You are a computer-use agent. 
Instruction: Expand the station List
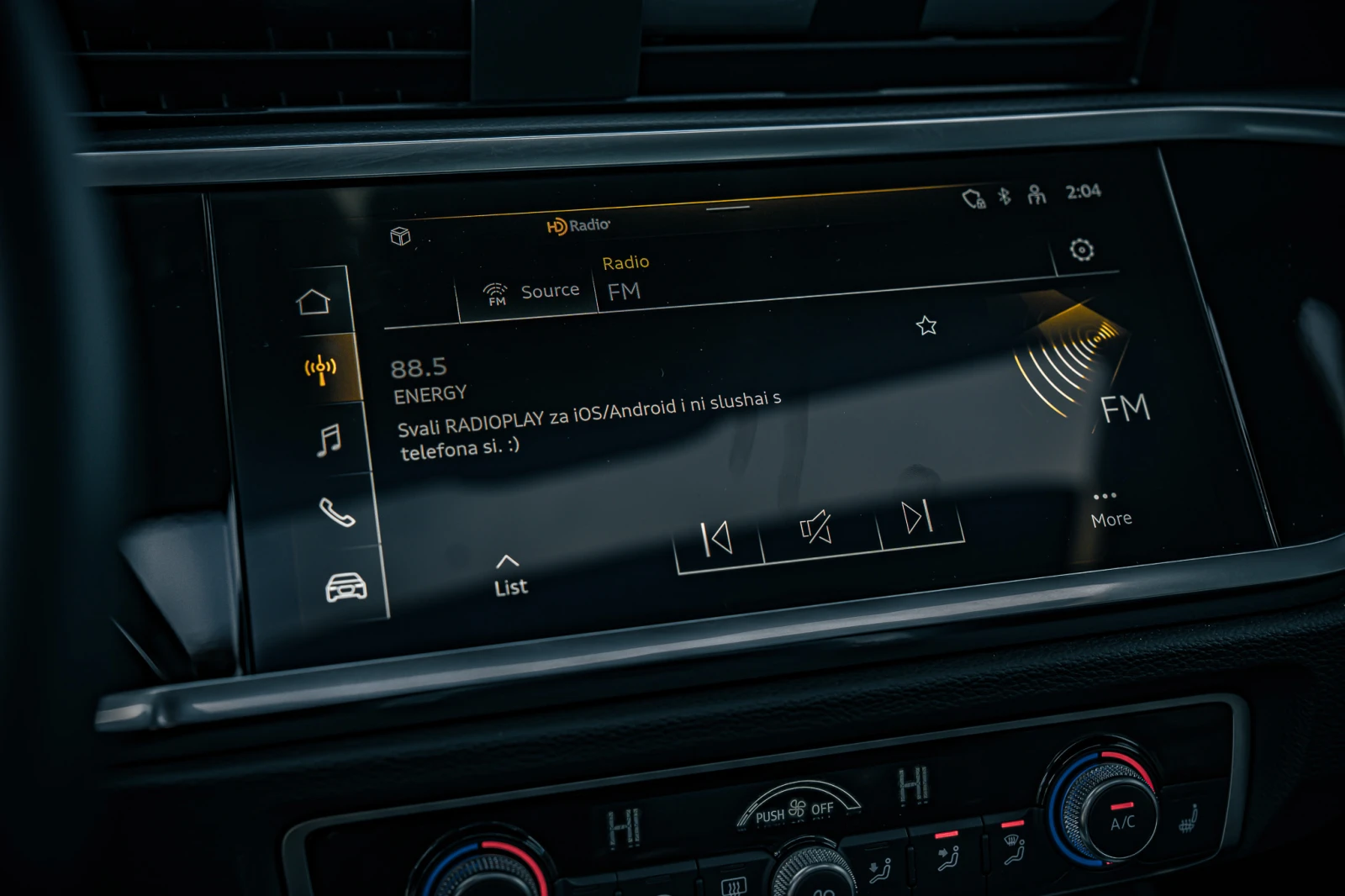click(x=510, y=577)
